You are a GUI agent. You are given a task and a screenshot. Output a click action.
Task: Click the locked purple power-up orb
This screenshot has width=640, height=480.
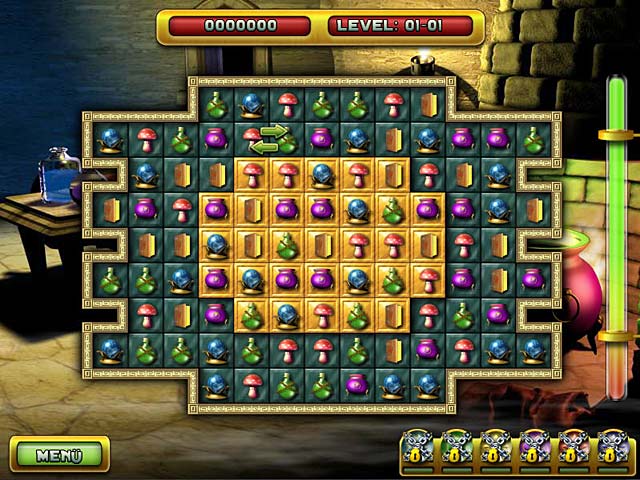(536, 448)
